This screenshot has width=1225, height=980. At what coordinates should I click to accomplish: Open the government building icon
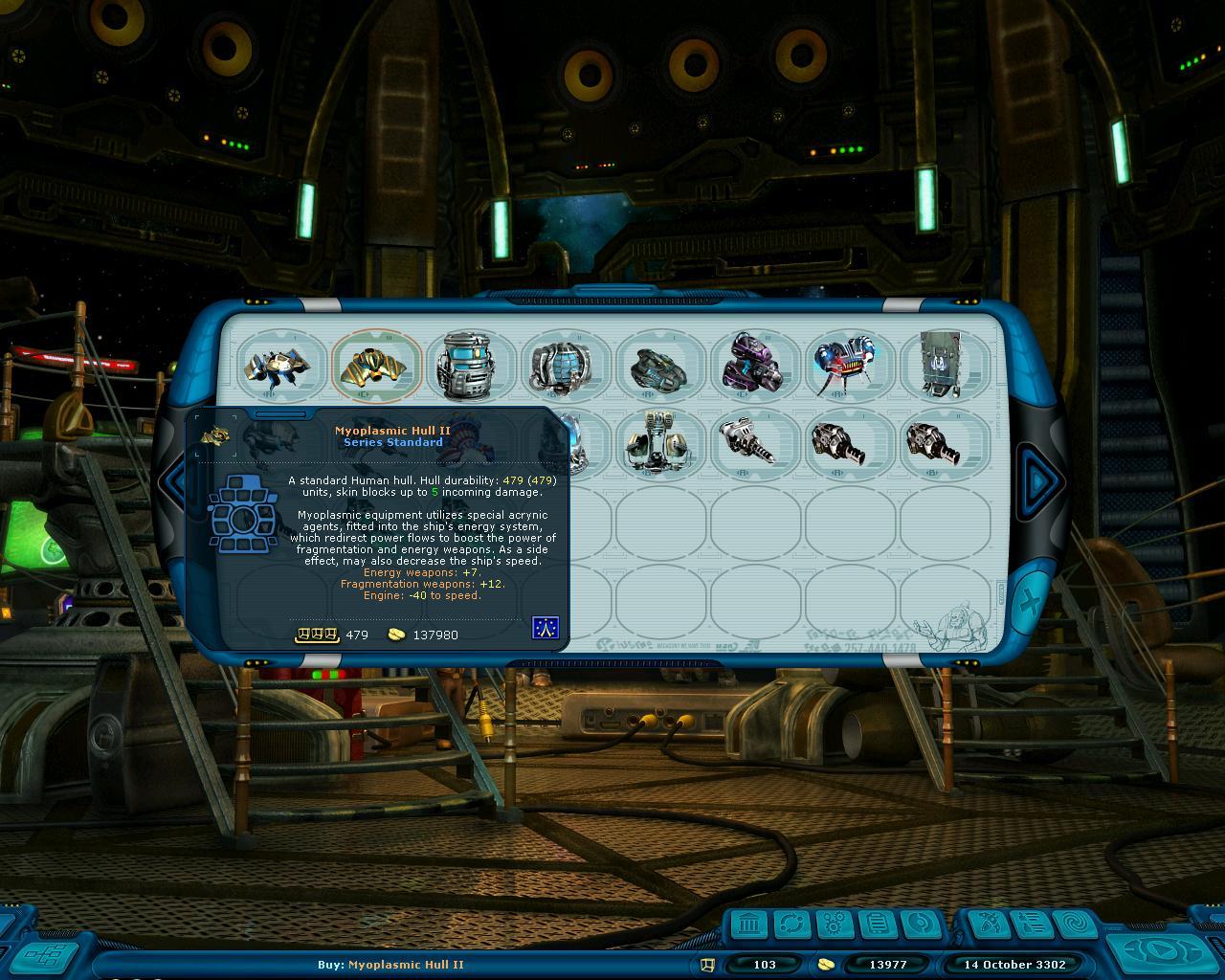pyautogui.click(x=750, y=925)
